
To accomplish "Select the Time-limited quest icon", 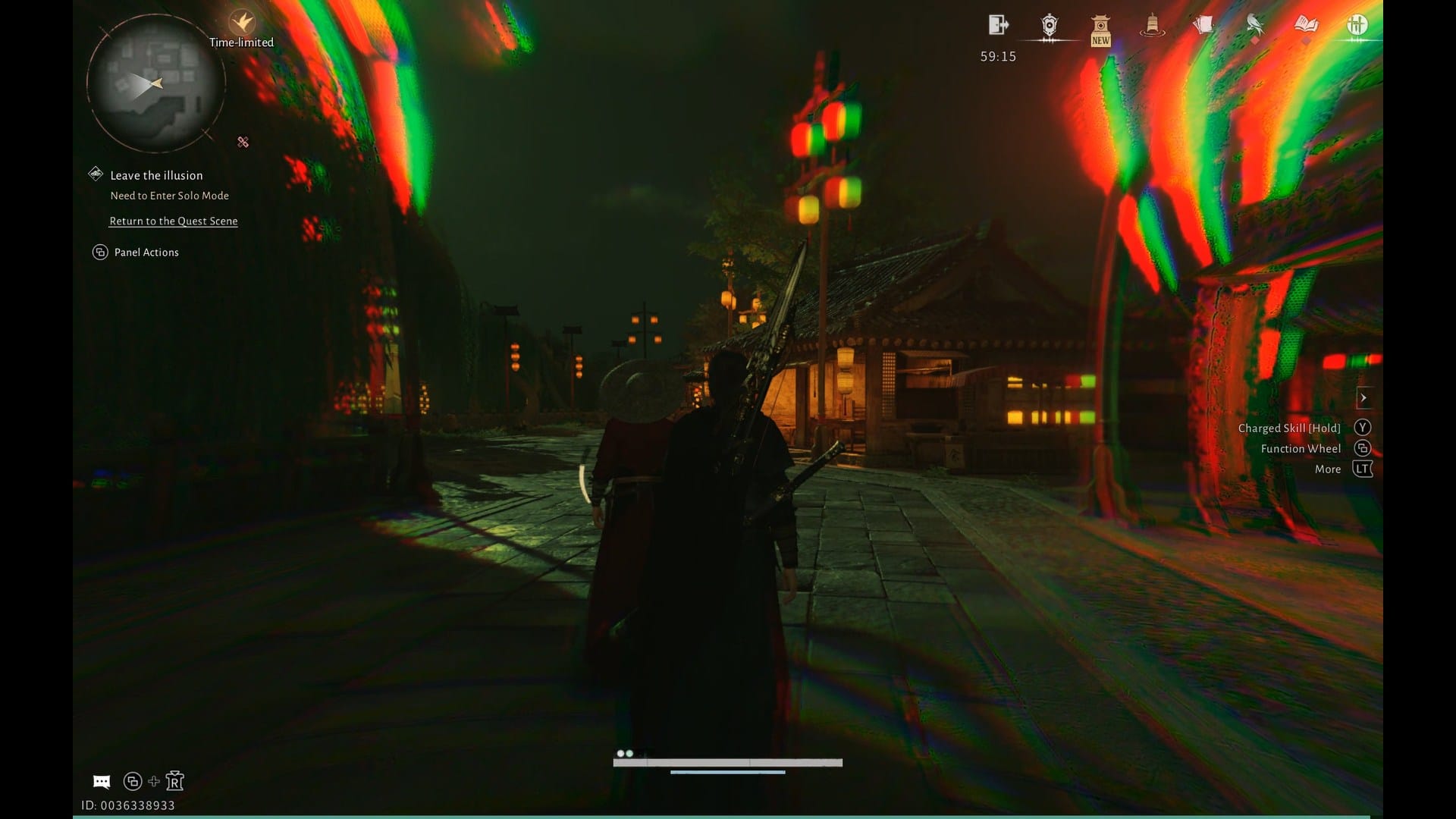I will 243,20.
